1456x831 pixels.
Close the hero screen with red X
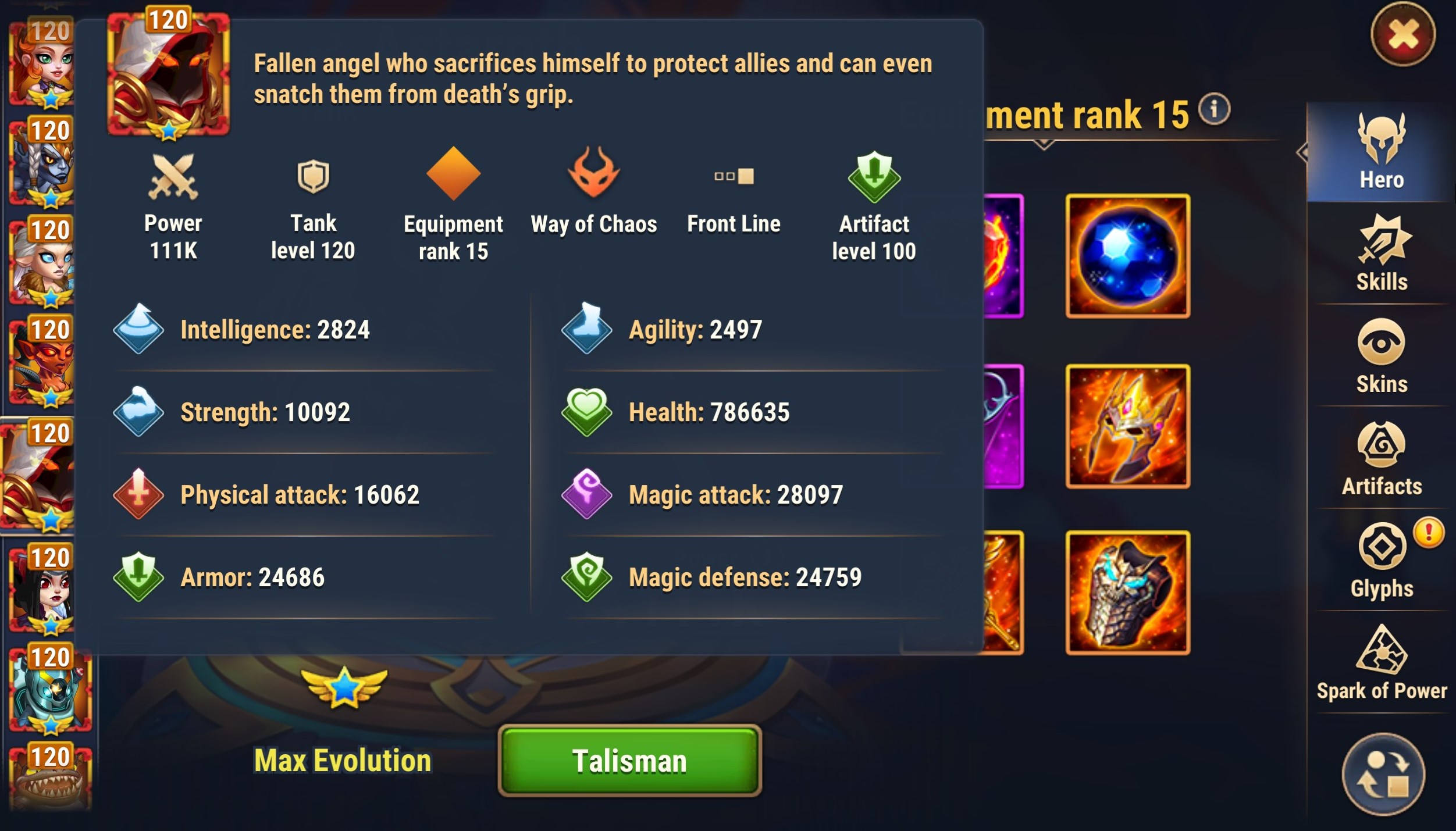coord(1402,34)
